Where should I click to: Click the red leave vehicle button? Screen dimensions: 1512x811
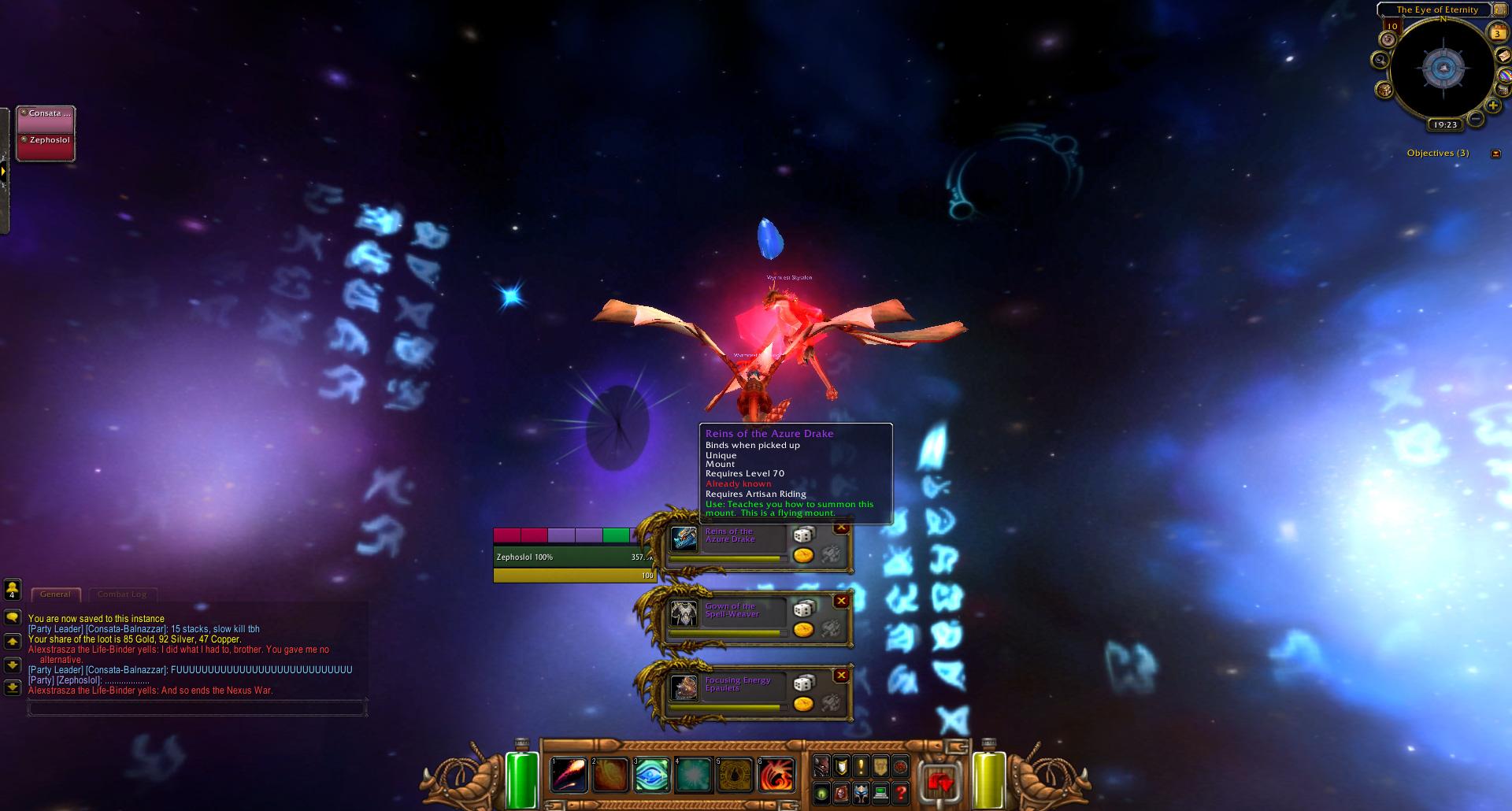coord(939,783)
